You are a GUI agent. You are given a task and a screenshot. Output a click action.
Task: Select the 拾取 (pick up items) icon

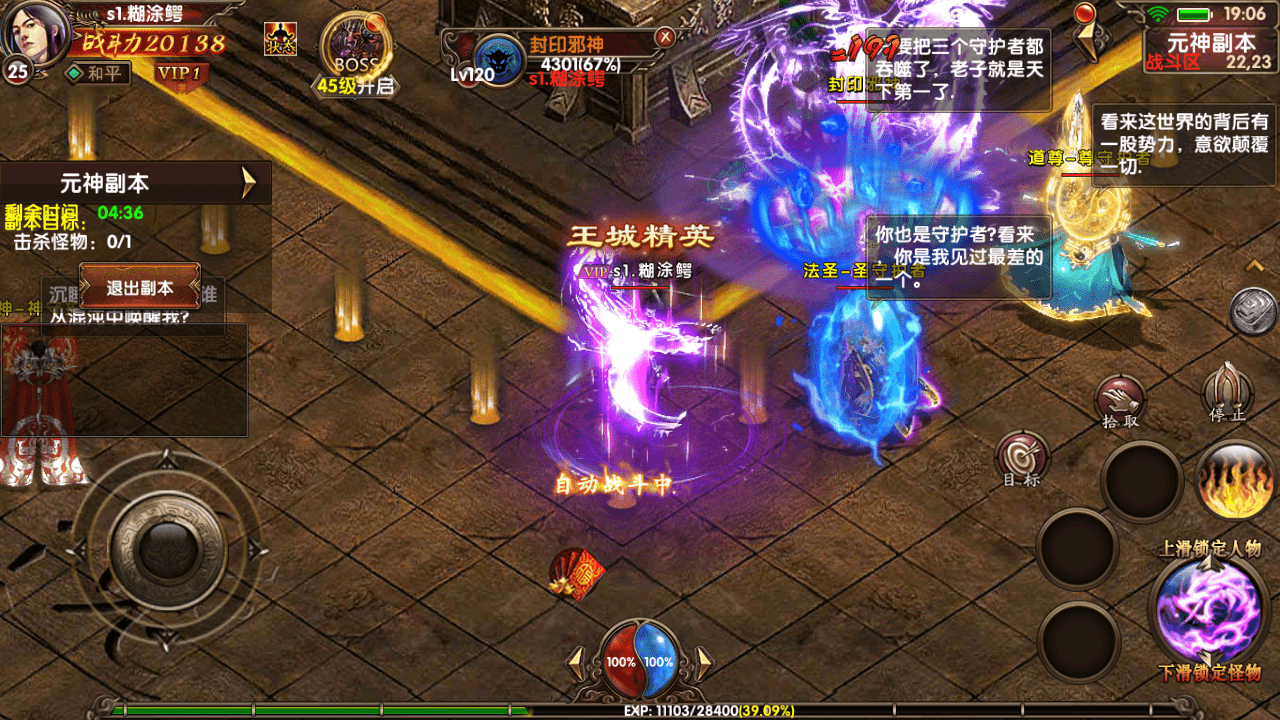point(1123,399)
